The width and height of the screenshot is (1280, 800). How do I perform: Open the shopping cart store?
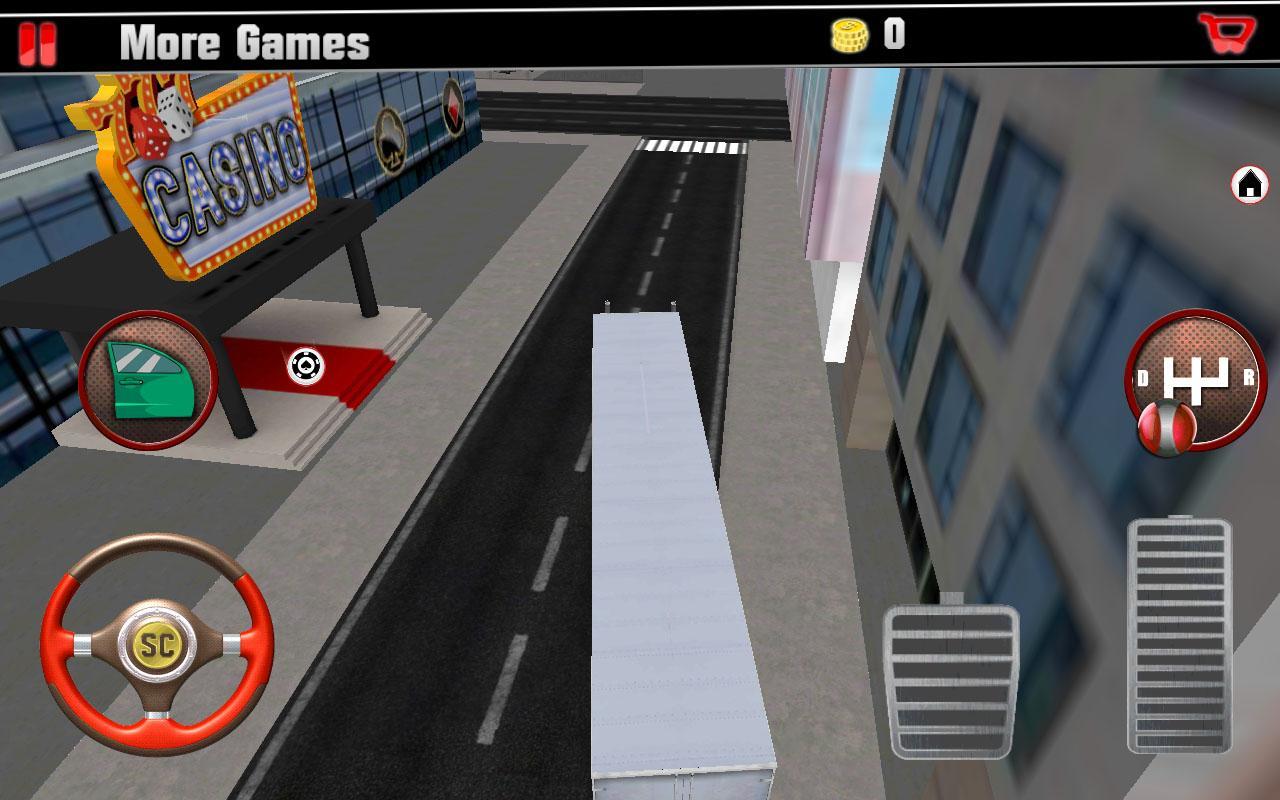1225,33
